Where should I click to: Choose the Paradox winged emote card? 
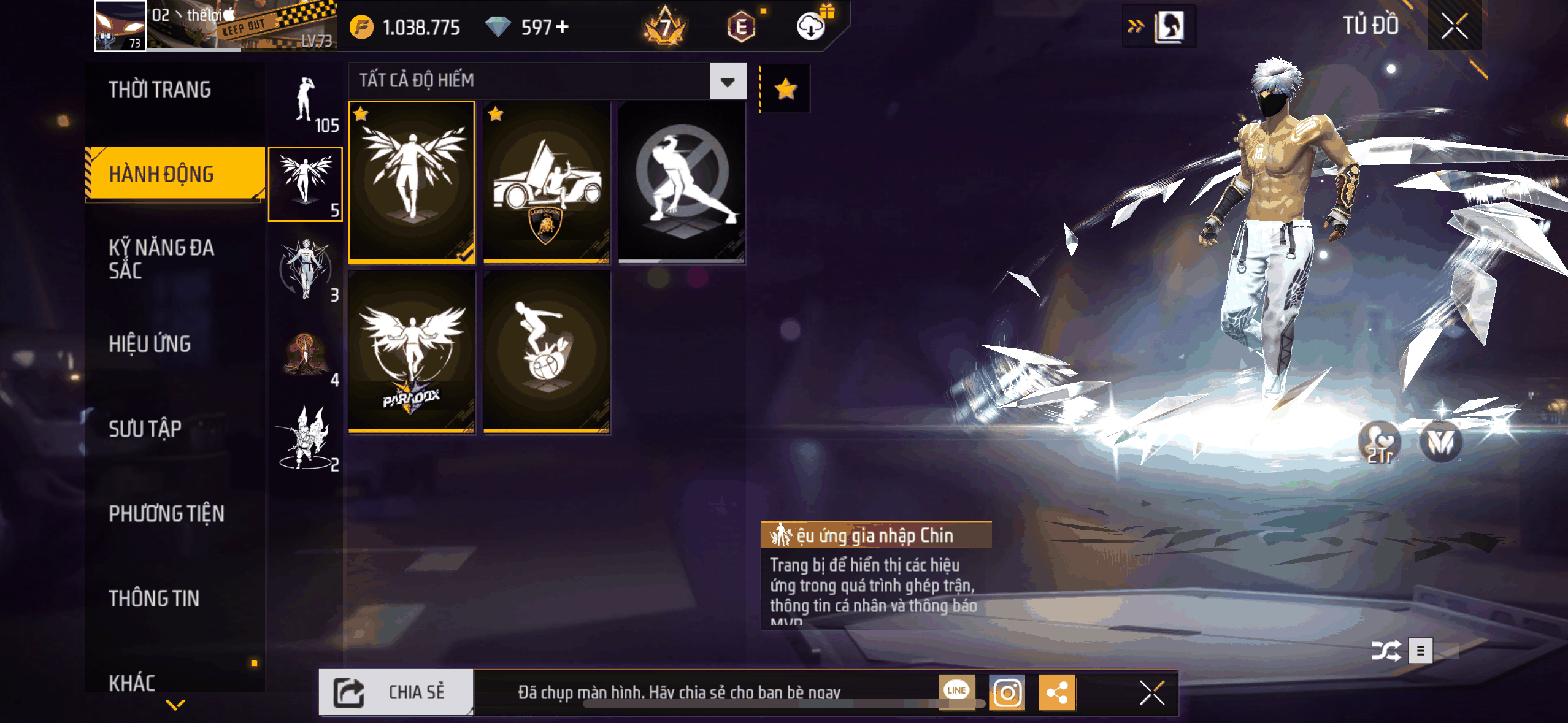[412, 352]
